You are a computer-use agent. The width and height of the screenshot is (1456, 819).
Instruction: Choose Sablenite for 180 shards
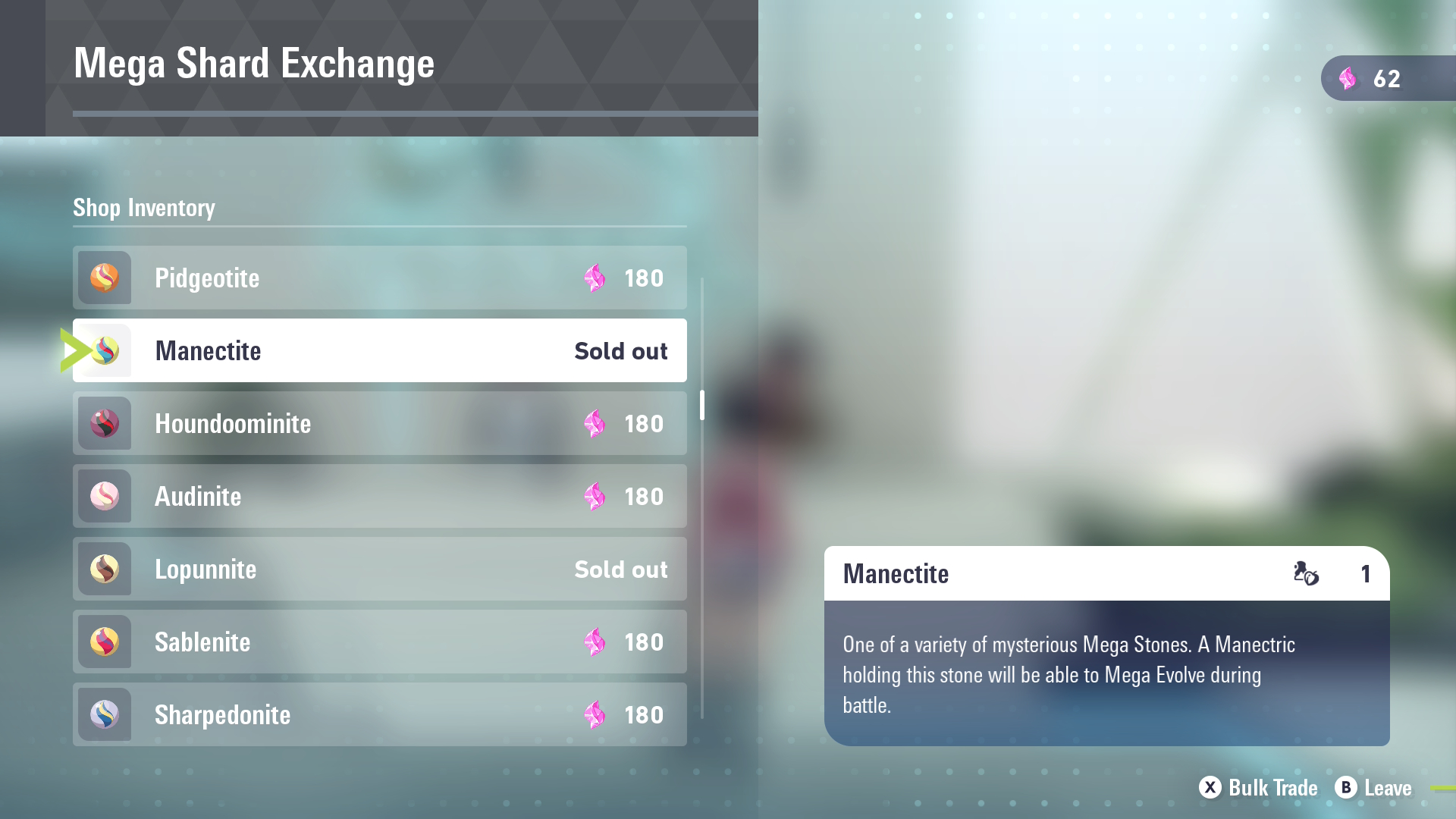[x=379, y=642]
